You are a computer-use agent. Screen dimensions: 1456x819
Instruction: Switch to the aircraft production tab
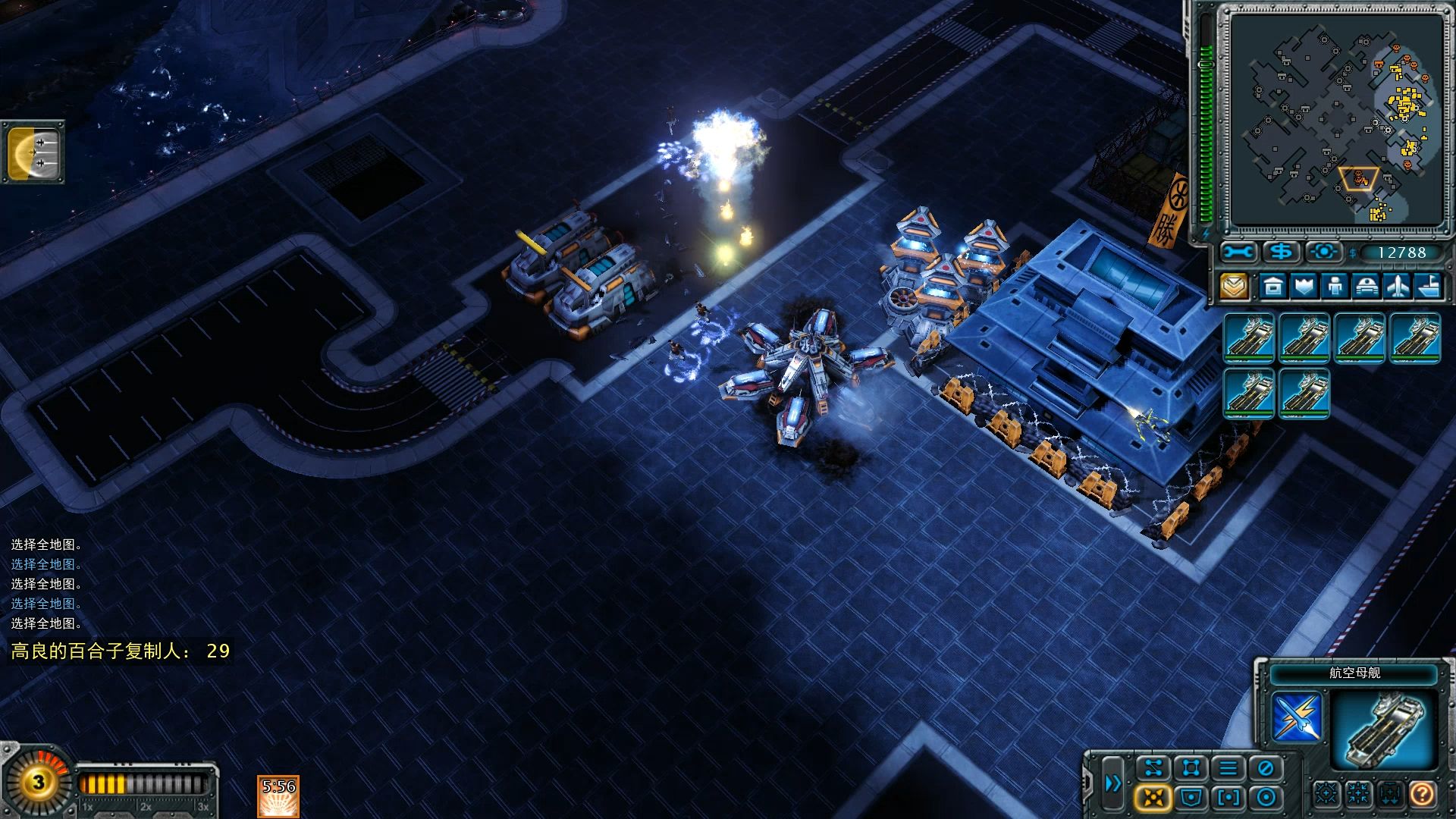tap(1397, 286)
